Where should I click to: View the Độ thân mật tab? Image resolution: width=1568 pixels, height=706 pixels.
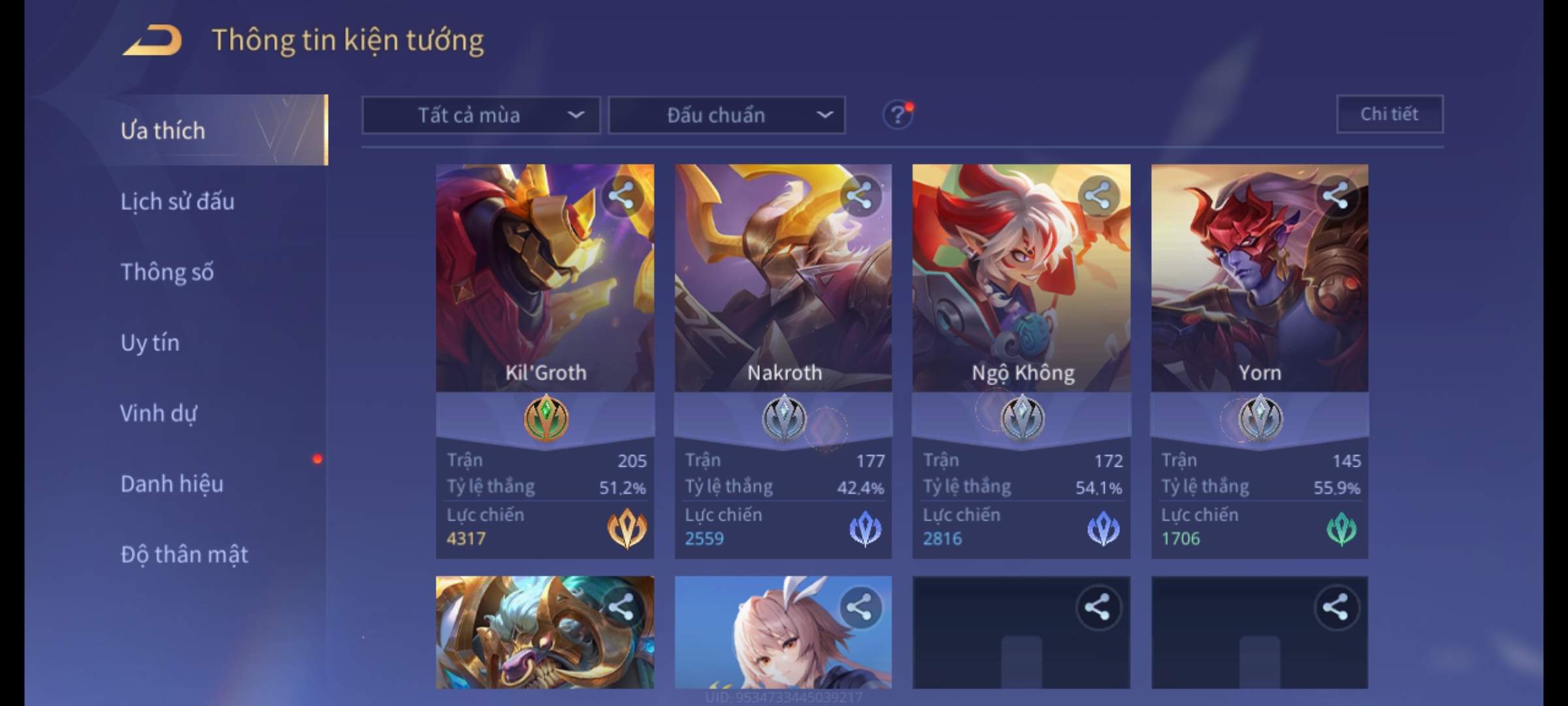click(184, 554)
